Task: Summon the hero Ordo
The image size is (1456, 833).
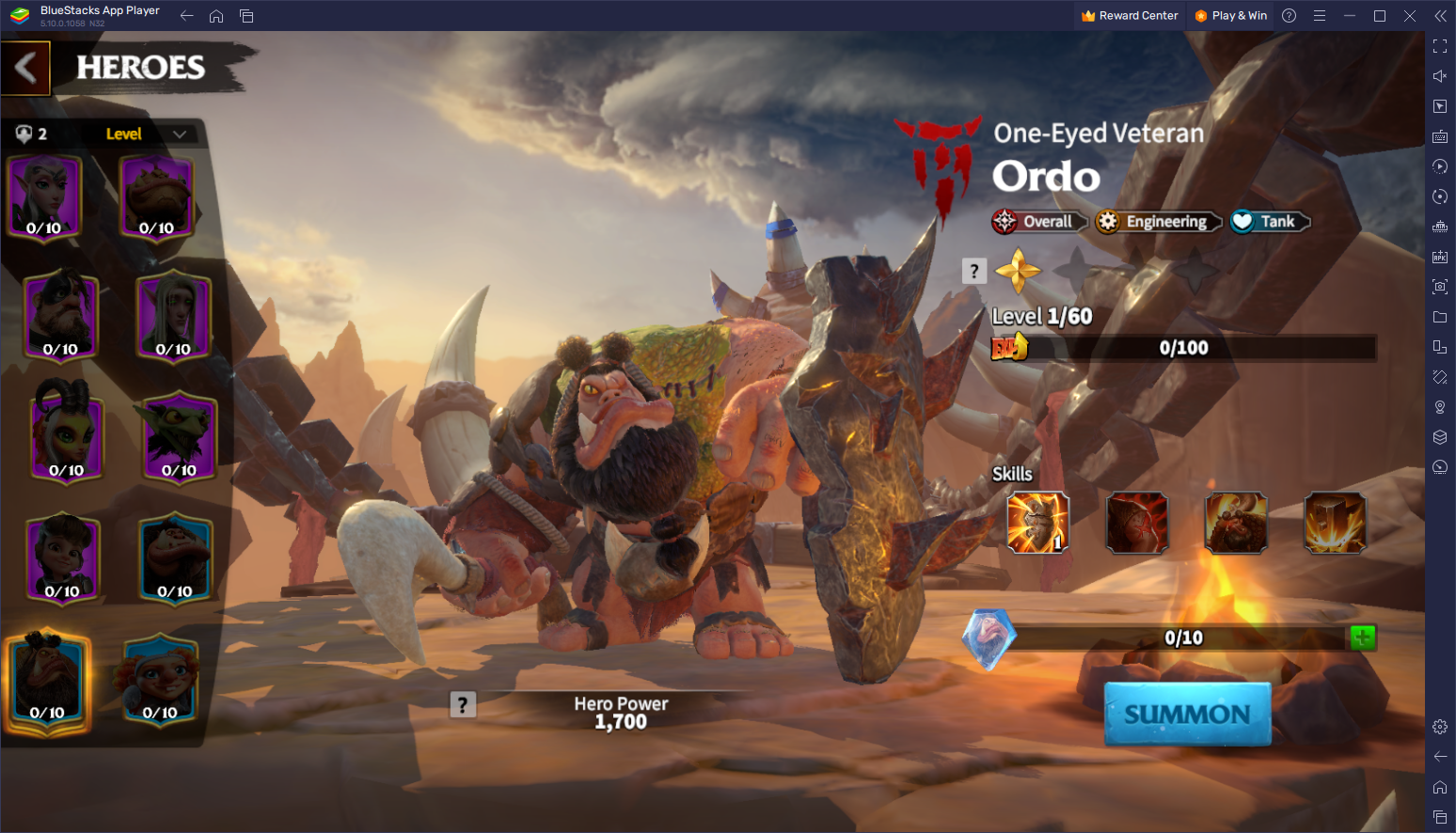Action: tap(1187, 715)
